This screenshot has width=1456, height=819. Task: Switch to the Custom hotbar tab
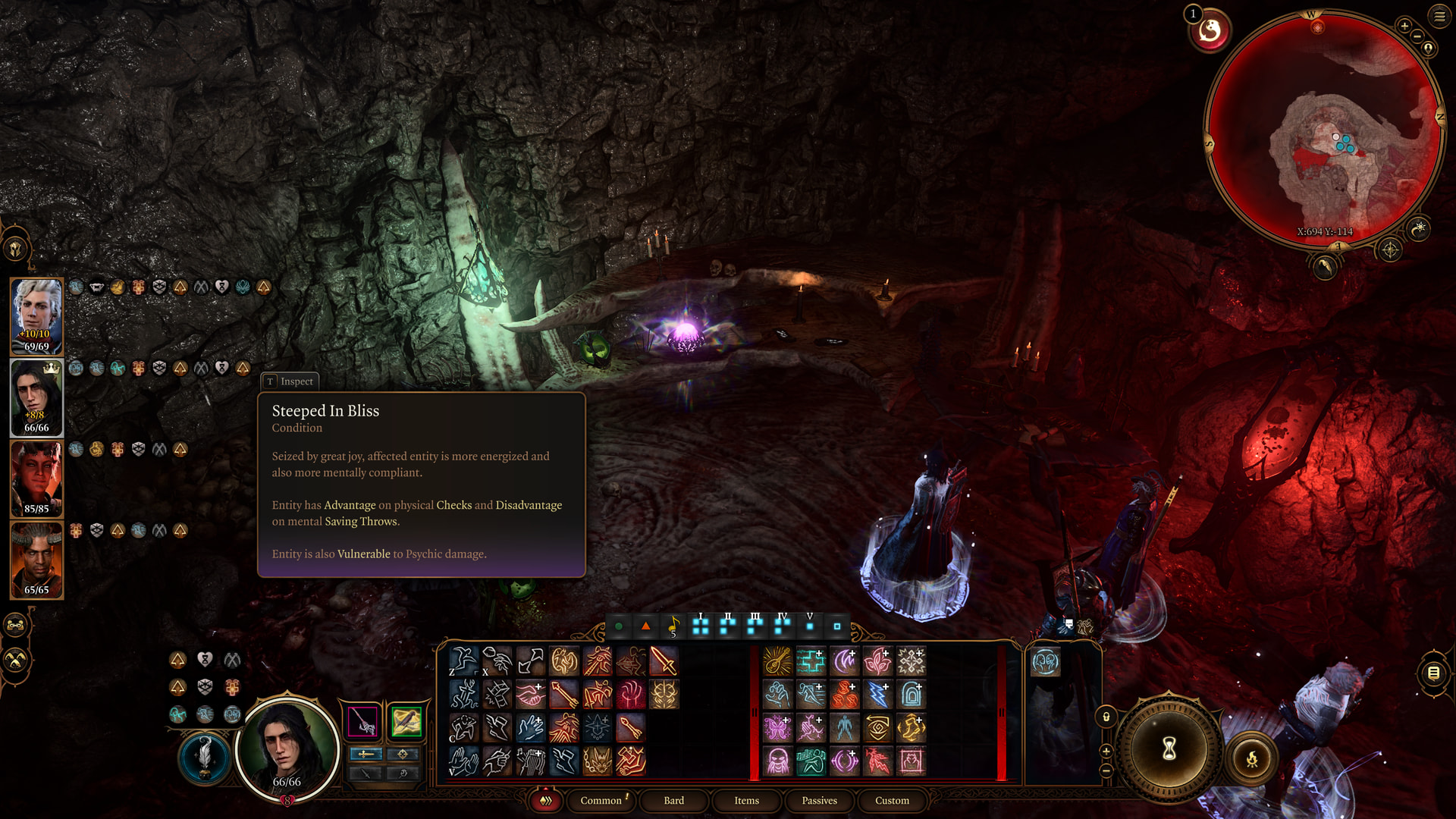pyautogui.click(x=892, y=801)
